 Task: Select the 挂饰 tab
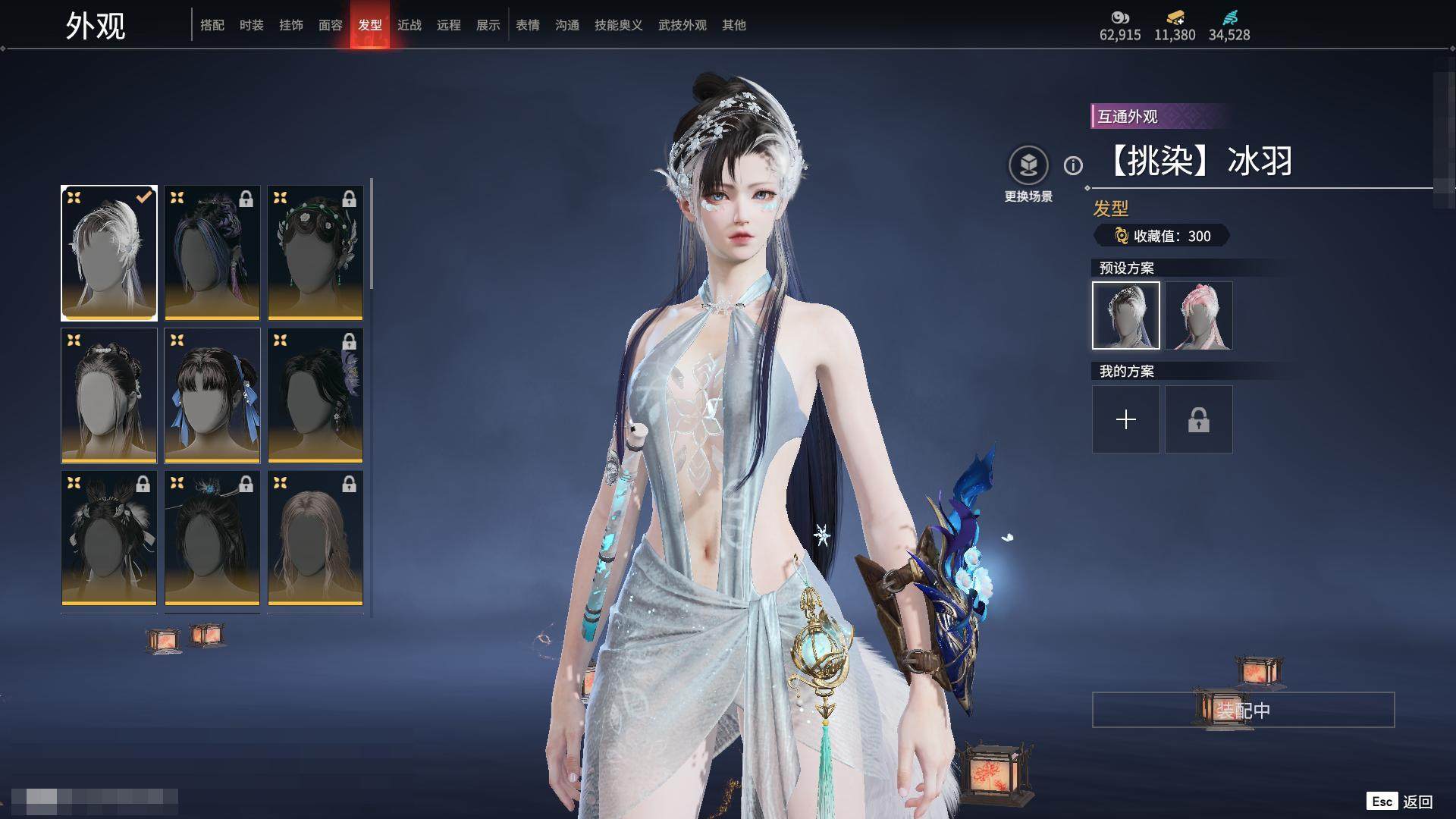[291, 25]
